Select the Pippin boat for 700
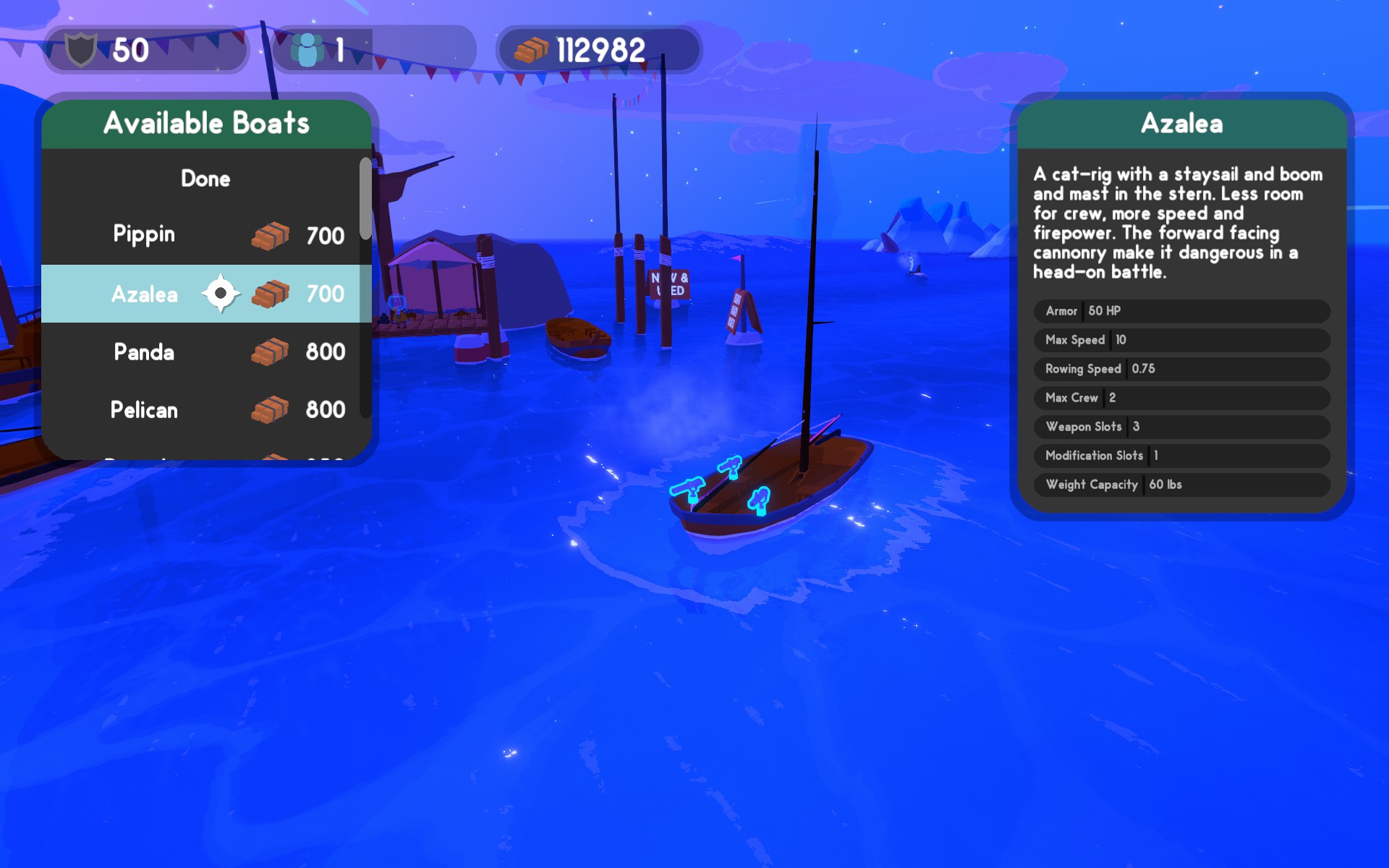The height and width of the screenshot is (868, 1389). tap(203, 235)
